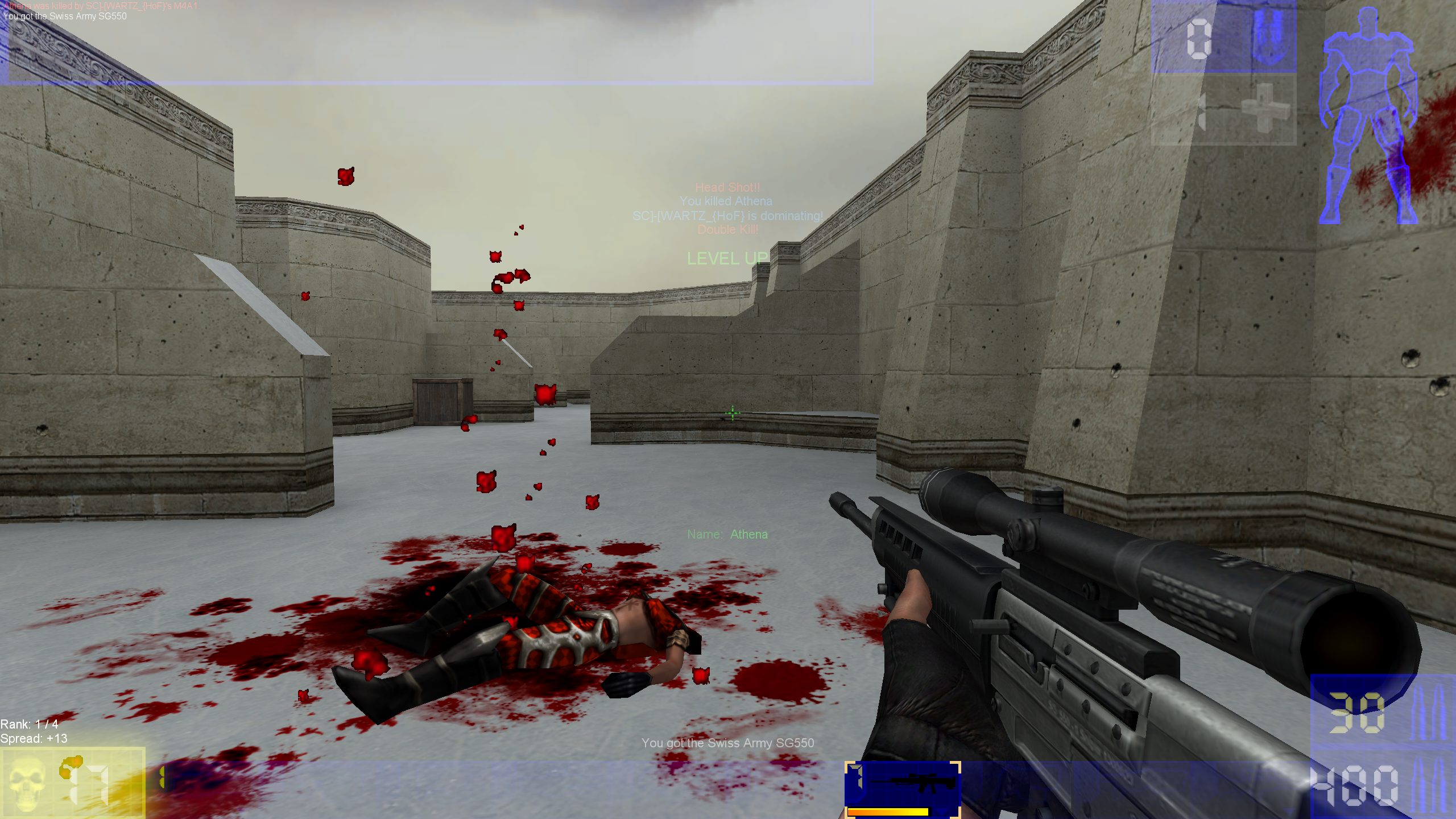Click the Head Shot!! notification
This screenshot has width=1456, height=819.
coord(728,188)
